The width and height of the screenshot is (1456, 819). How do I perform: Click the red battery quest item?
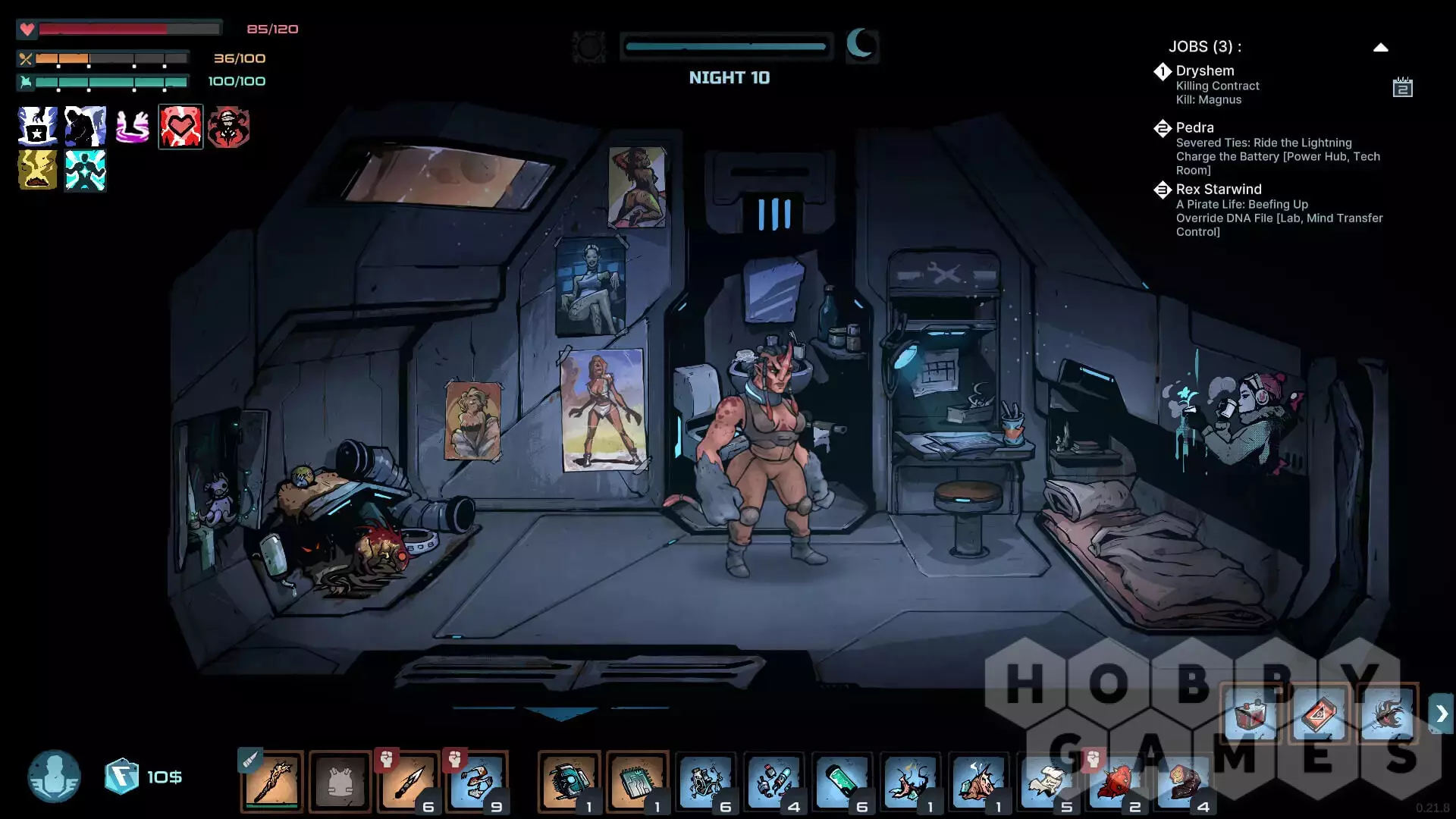[x=1250, y=714]
